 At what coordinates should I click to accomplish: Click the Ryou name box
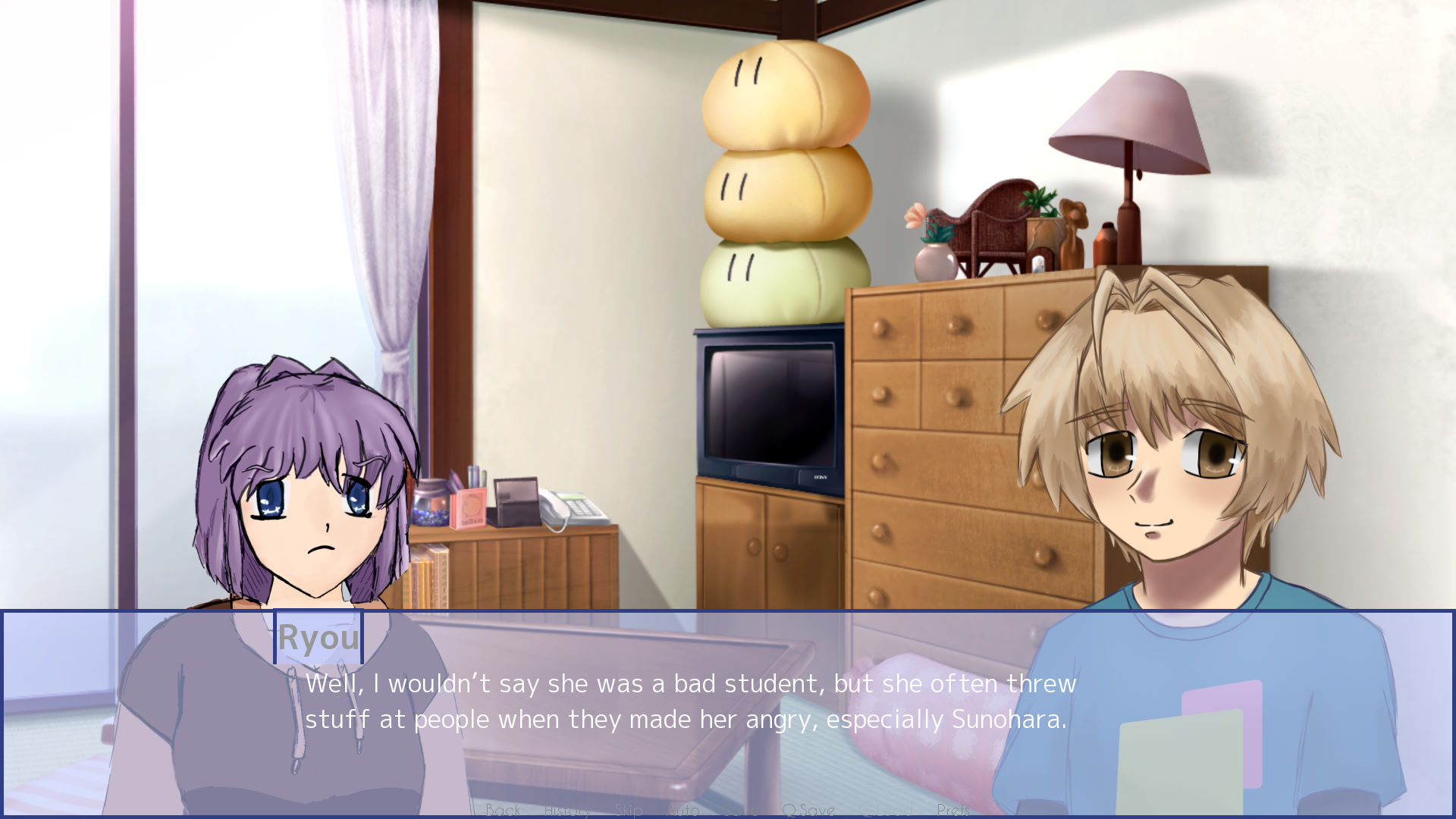318,638
